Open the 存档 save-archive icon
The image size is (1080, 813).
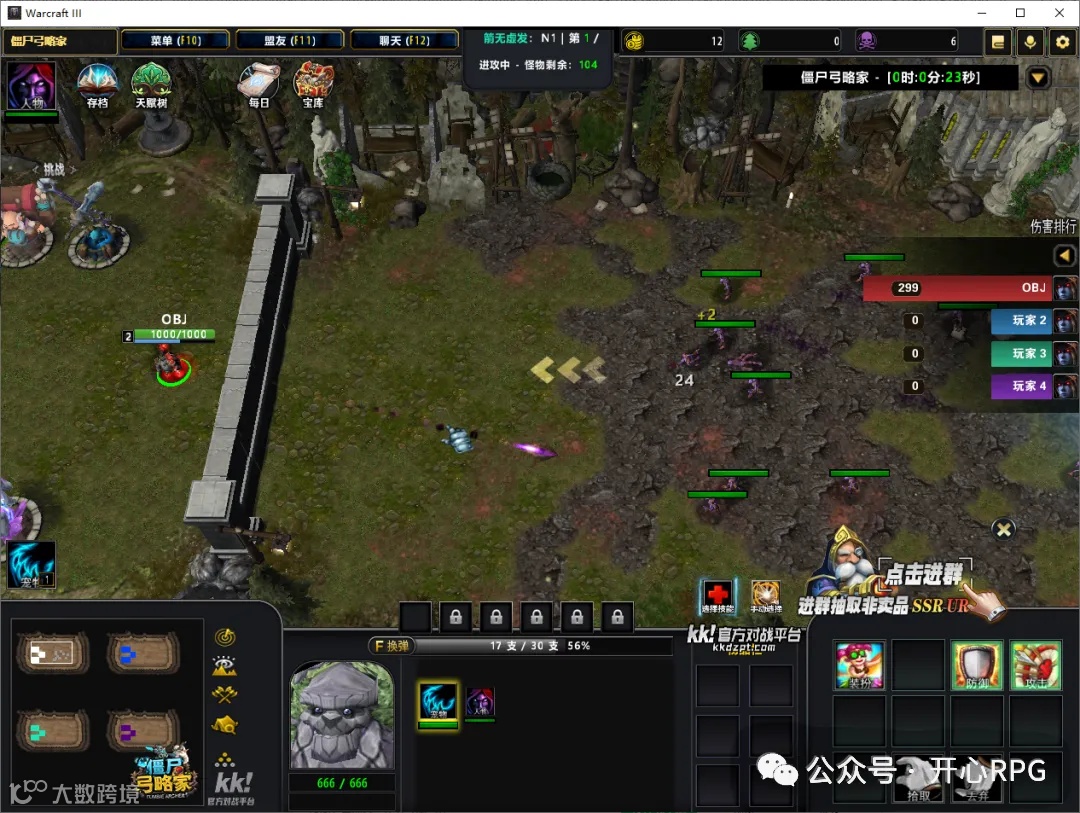(97, 85)
